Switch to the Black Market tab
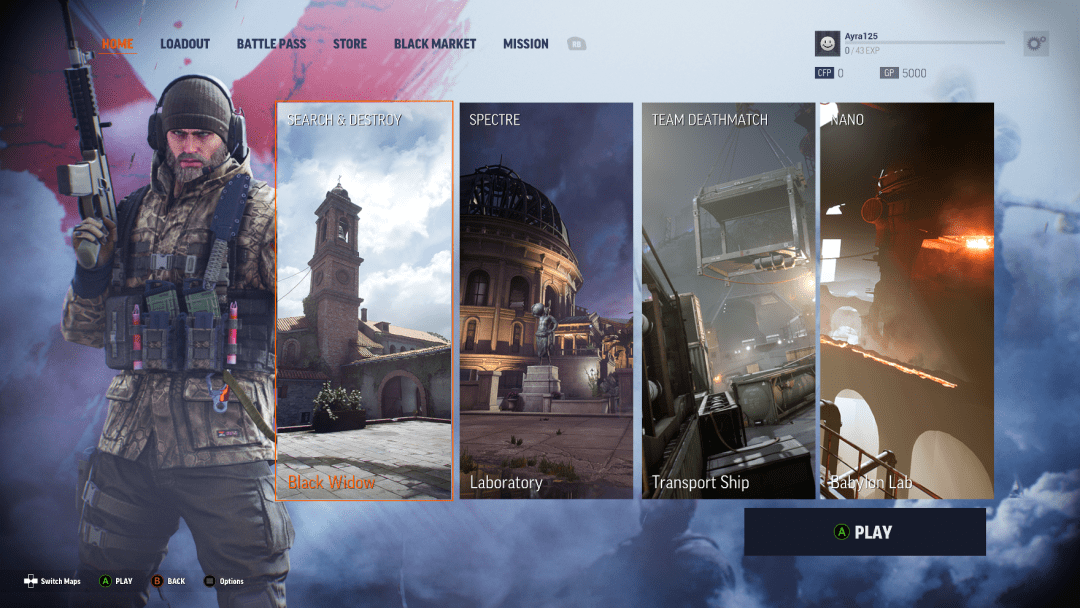This screenshot has height=608, width=1080. click(435, 44)
